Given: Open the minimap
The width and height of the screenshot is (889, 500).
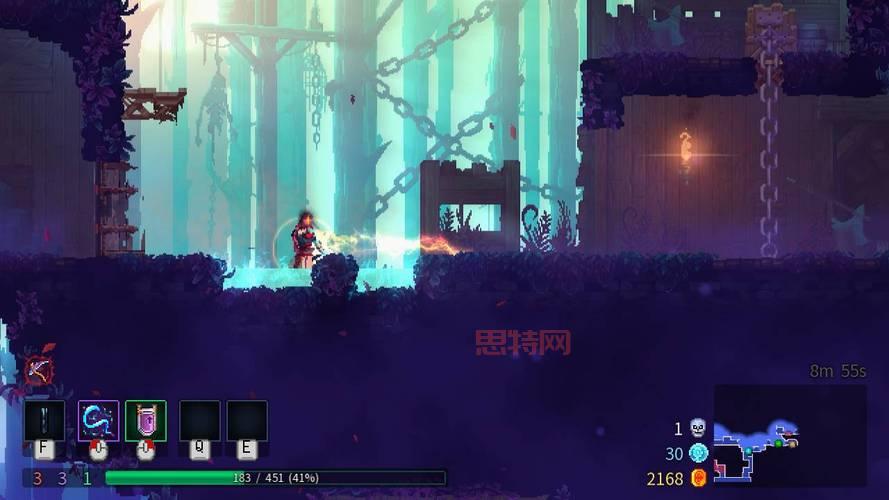Looking at the screenshot, I should coord(789,436).
